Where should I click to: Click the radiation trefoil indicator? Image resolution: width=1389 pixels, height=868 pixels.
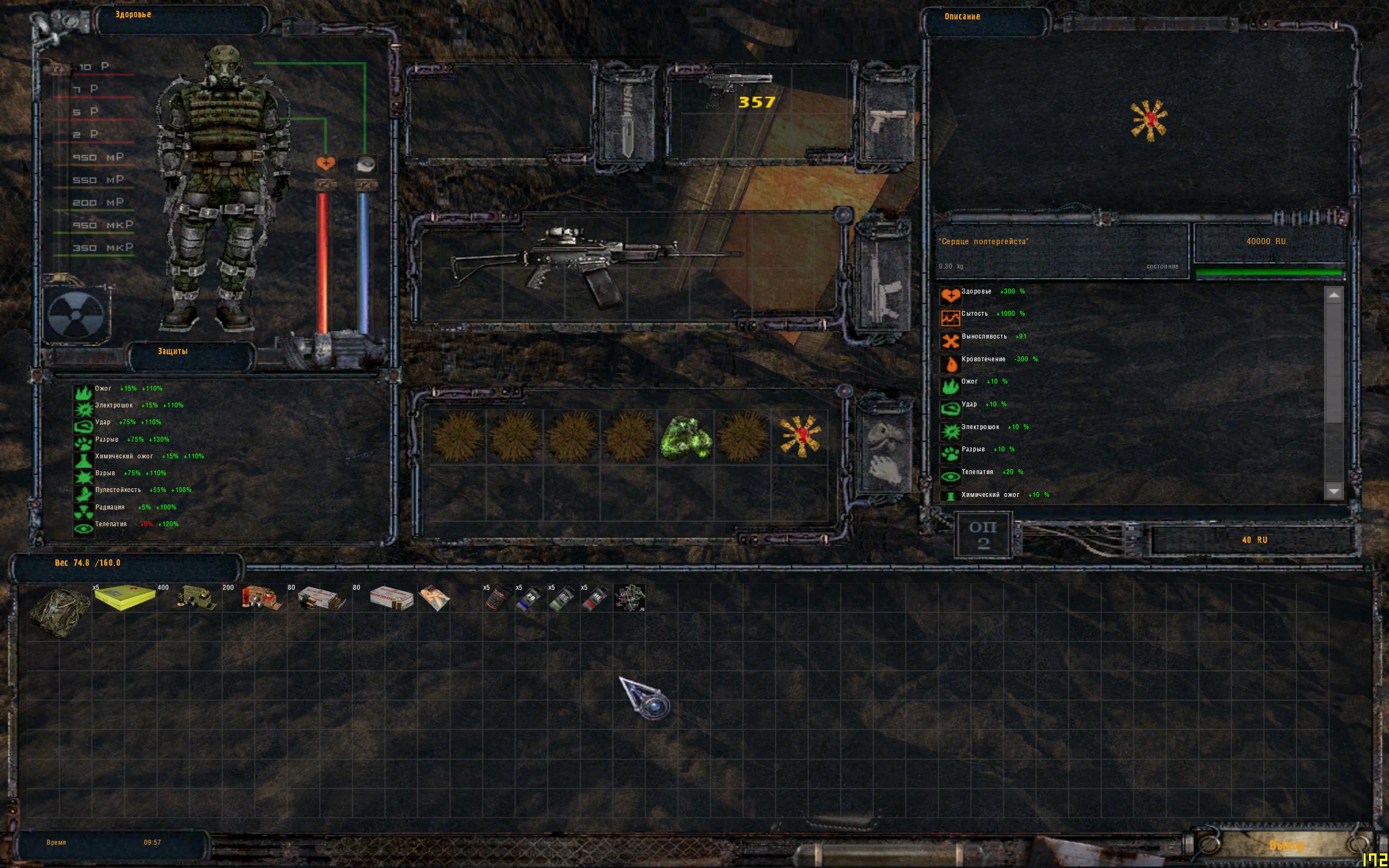click(x=75, y=316)
